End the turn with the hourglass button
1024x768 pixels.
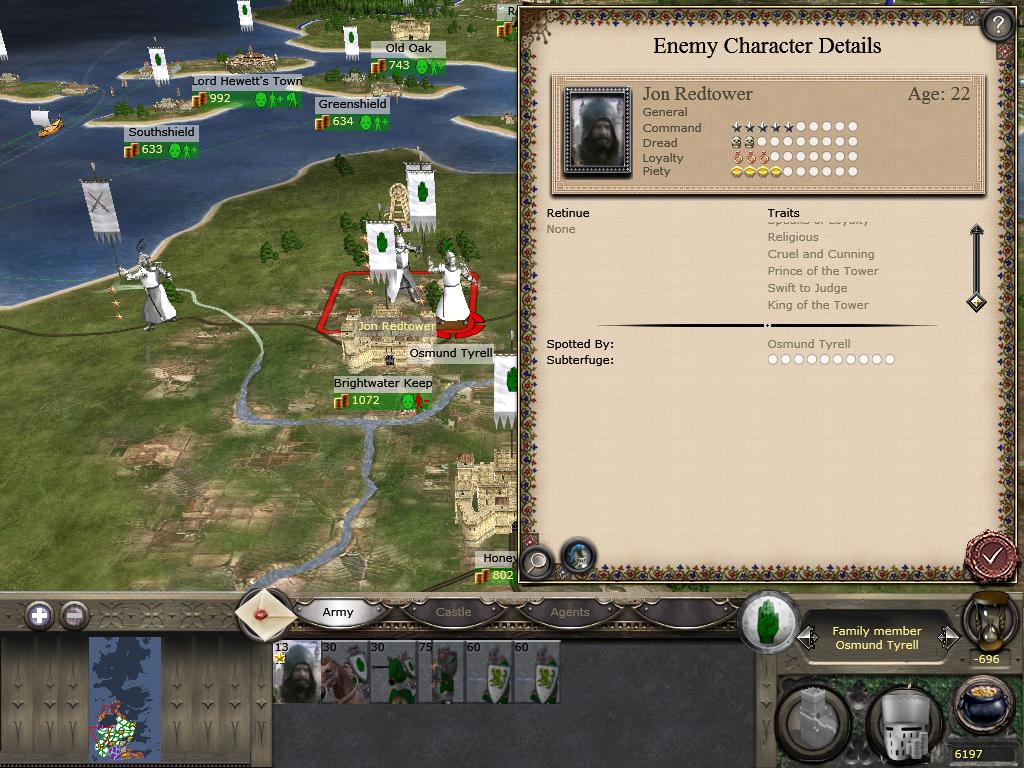(989, 622)
